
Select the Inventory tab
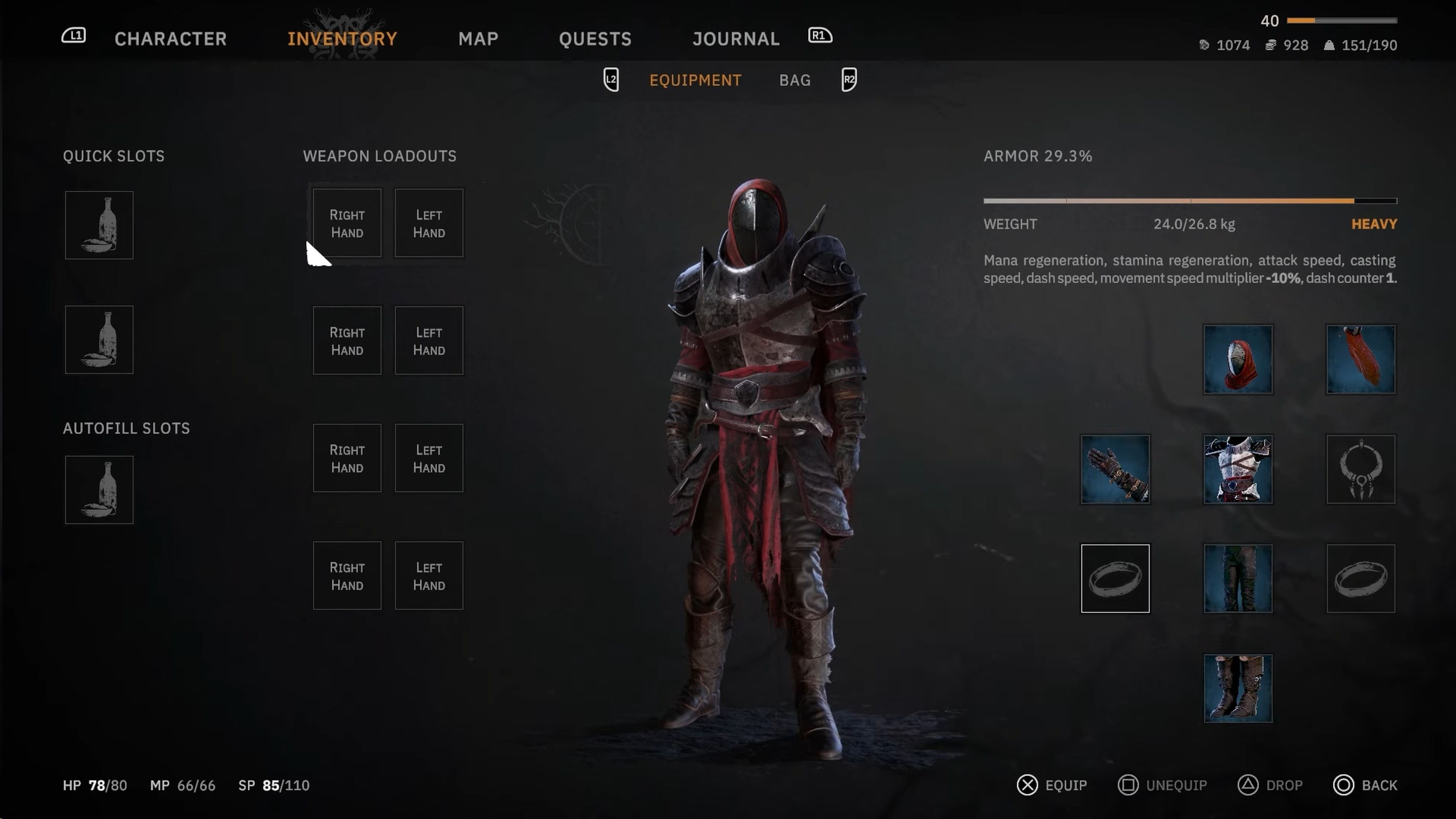click(x=342, y=38)
